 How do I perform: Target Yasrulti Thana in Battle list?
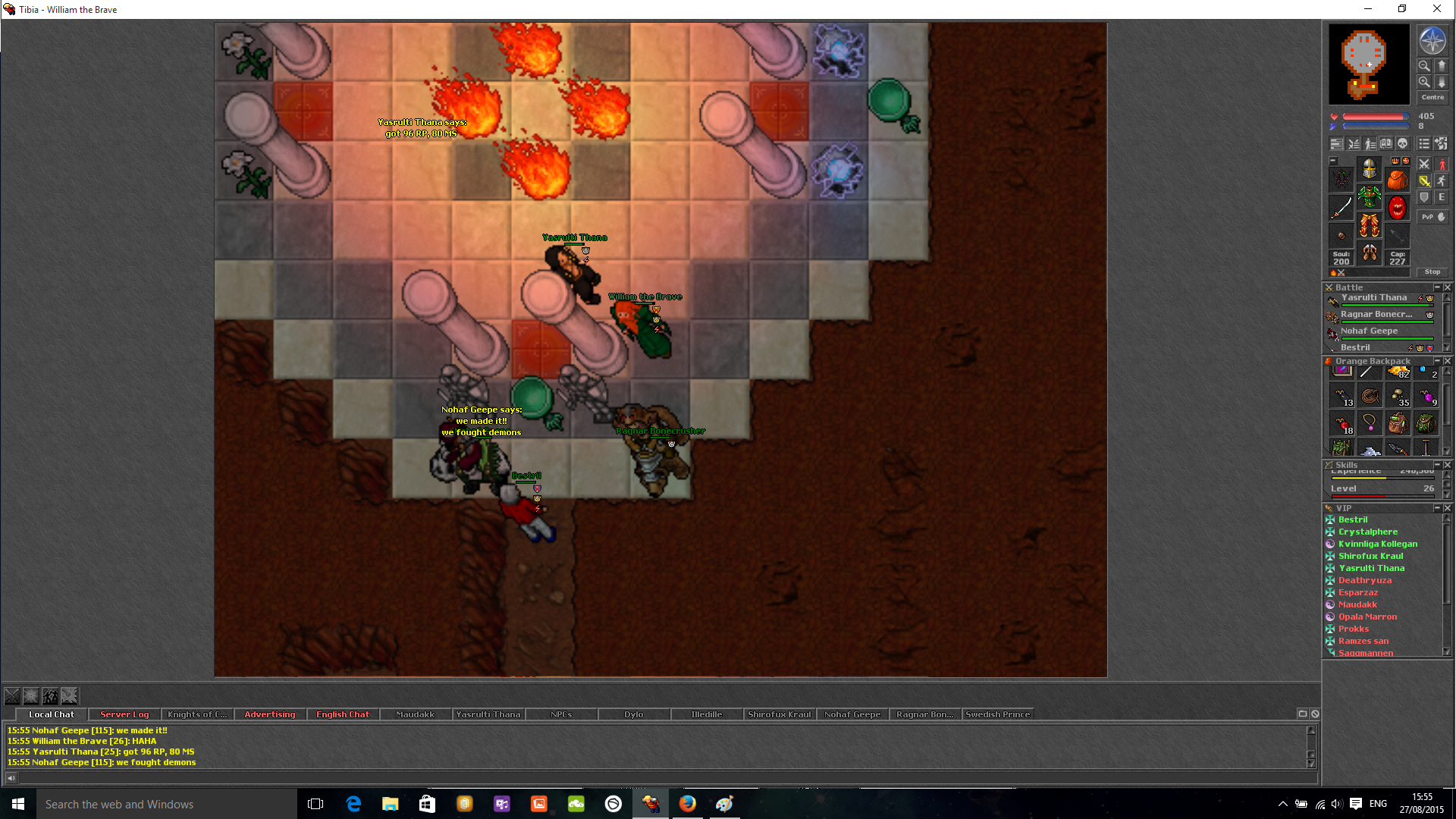pyautogui.click(x=1373, y=298)
